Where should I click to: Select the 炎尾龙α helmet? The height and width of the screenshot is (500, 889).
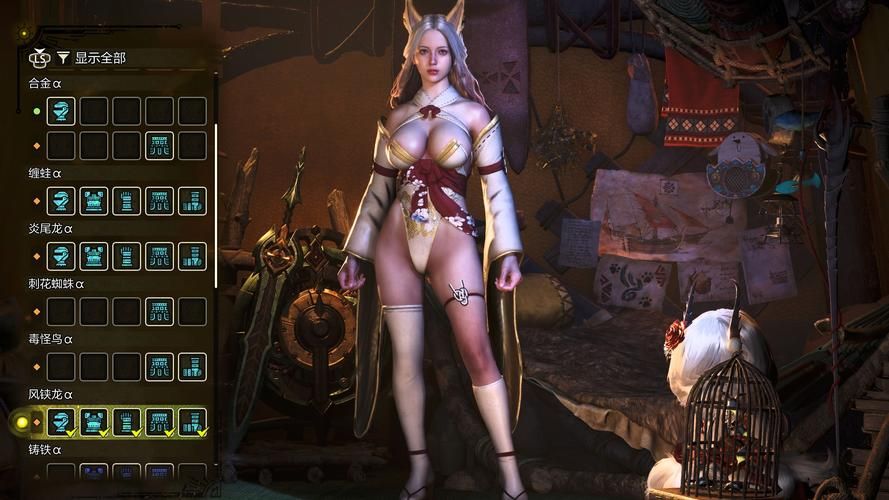tap(61, 256)
